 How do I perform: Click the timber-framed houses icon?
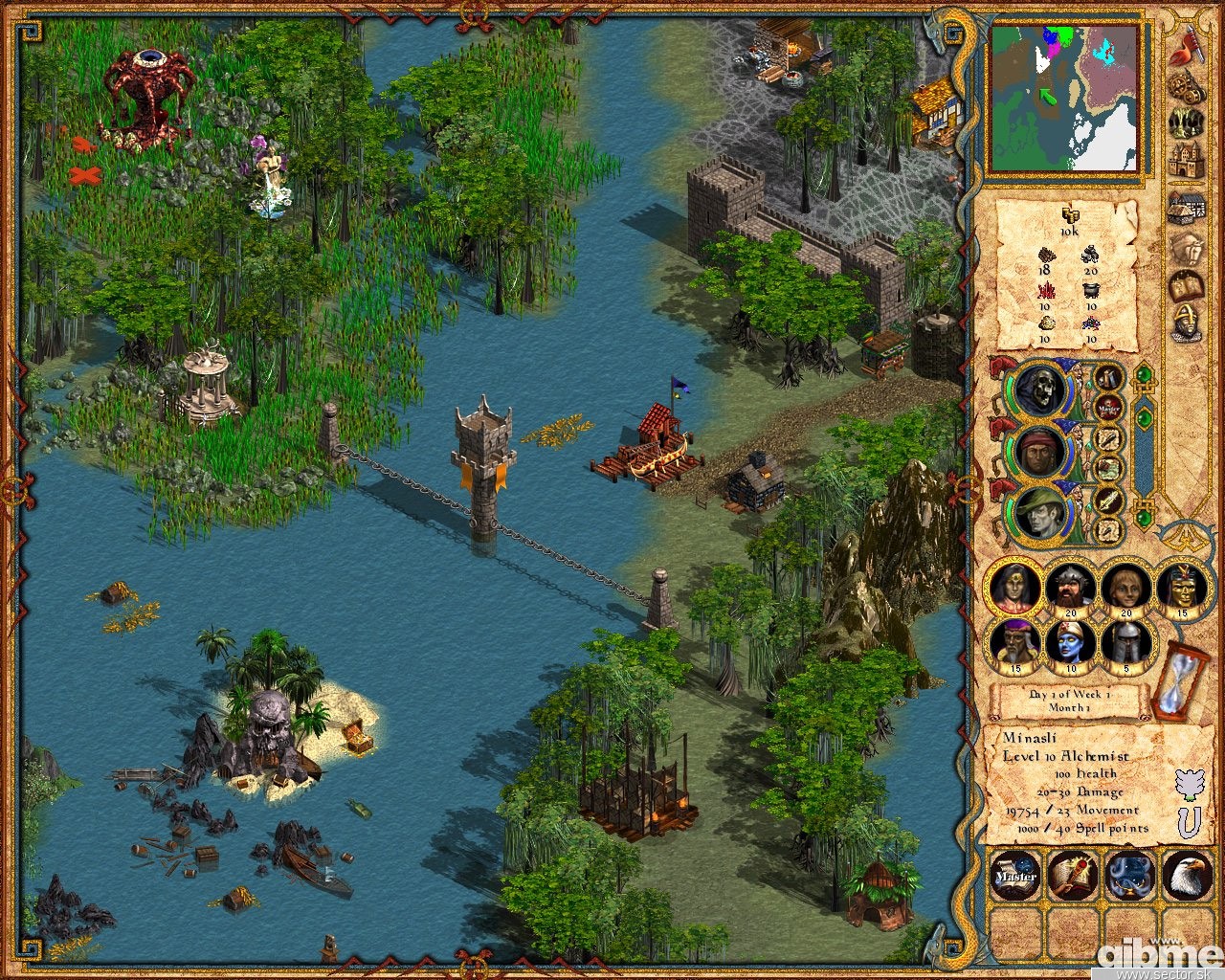(x=1187, y=208)
